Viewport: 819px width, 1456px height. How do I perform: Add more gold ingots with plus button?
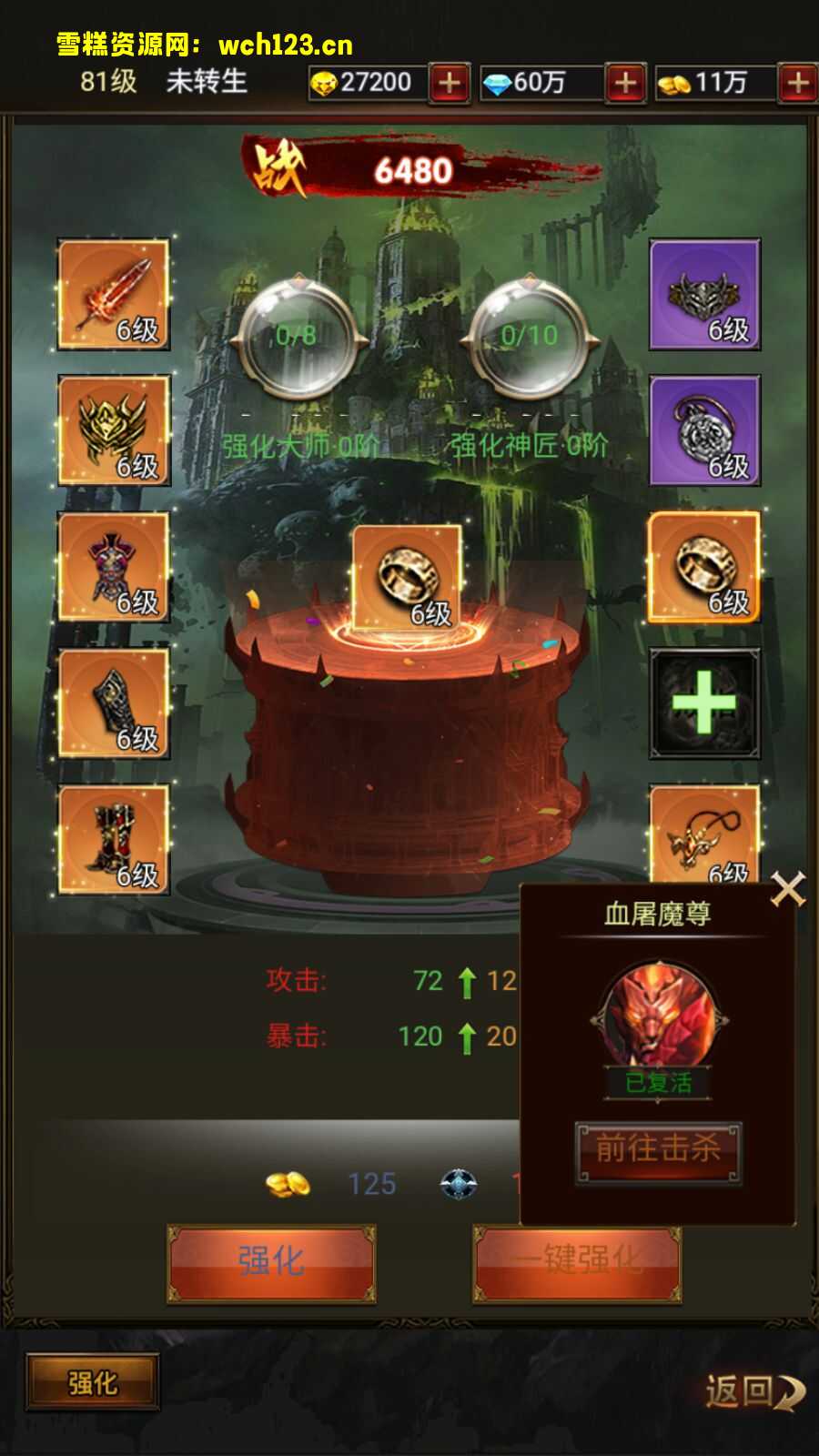point(450,83)
